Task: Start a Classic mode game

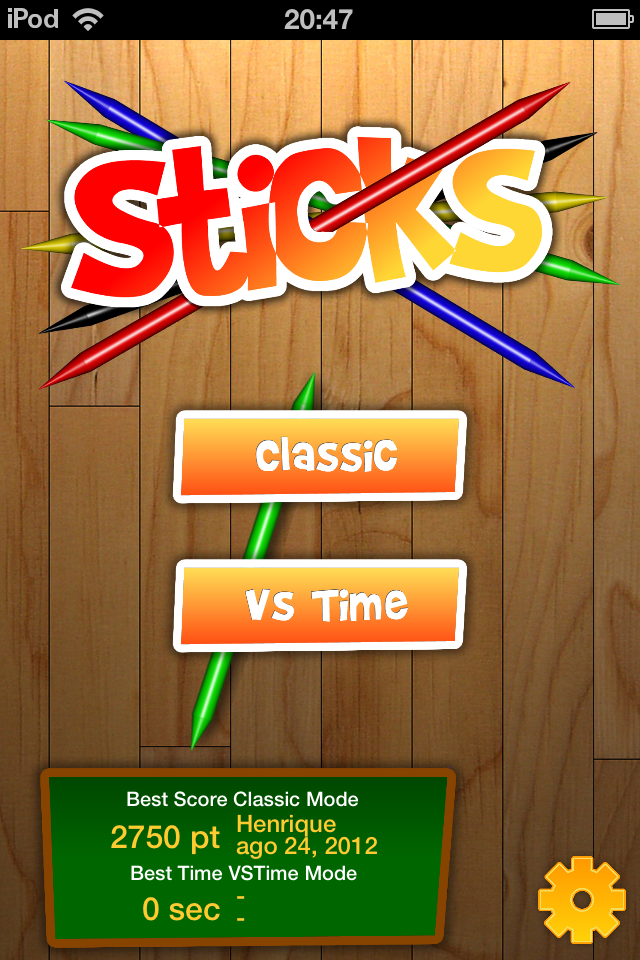Action: (x=322, y=456)
